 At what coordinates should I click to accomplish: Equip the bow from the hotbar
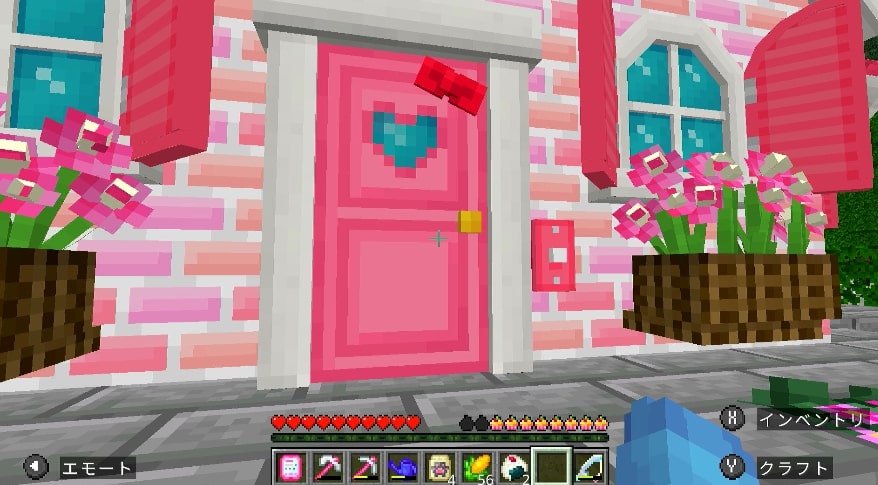click(x=586, y=466)
